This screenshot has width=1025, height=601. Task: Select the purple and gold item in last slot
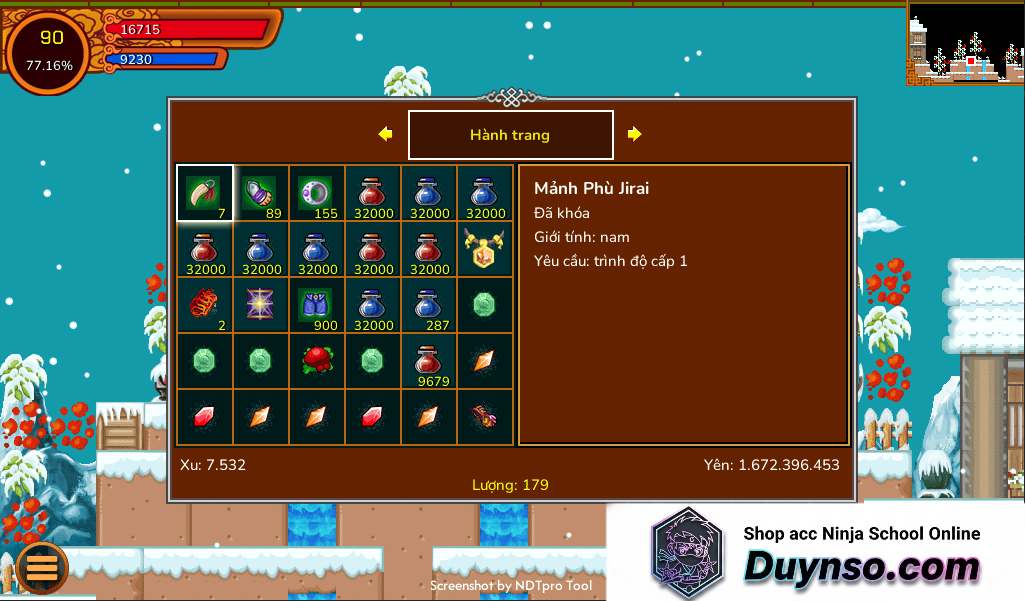click(485, 417)
